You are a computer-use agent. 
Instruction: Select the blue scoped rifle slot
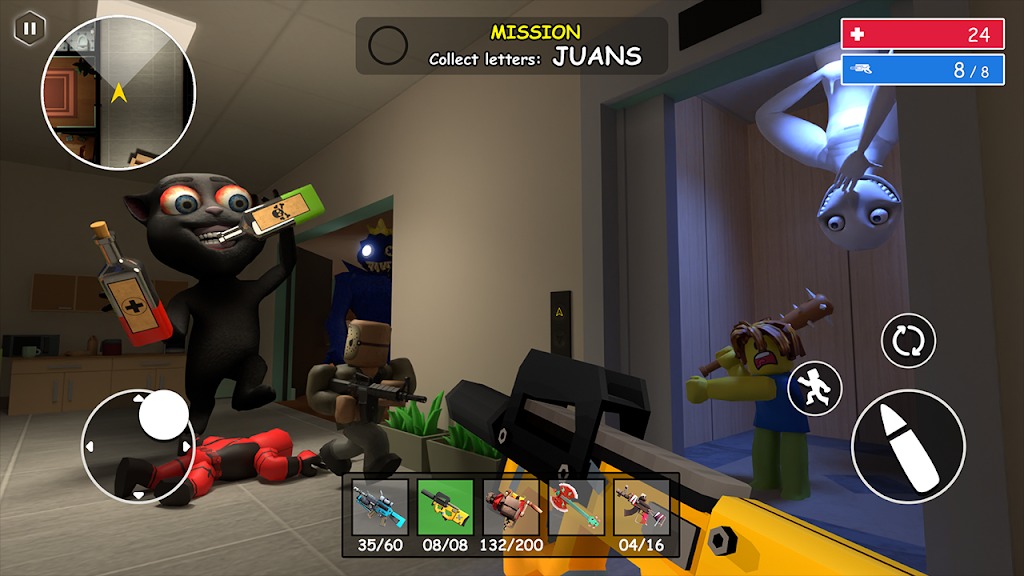pos(380,507)
